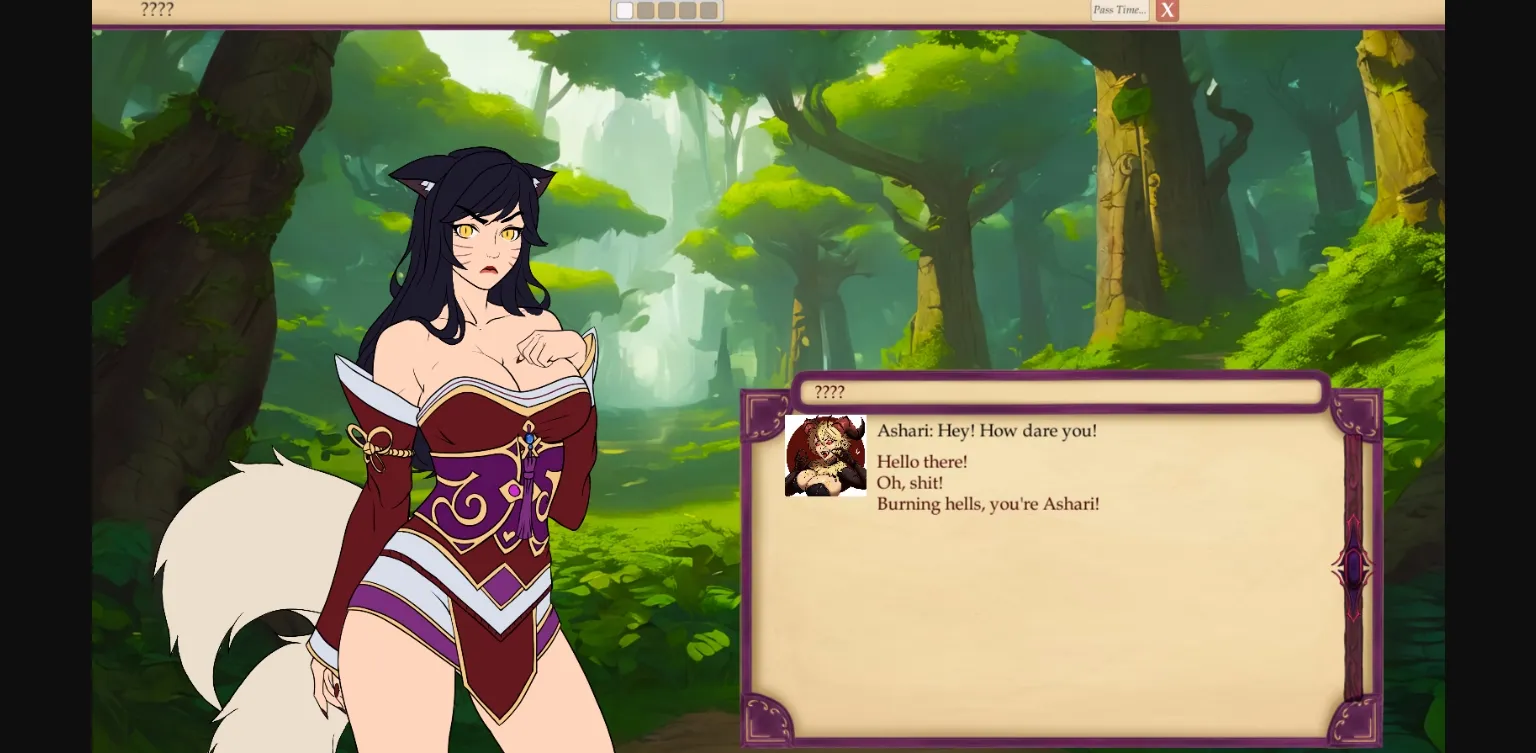Choose "Burning hells, you're Ashari!" response
The height and width of the screenshot is (753, 1536).
point(988,504)
